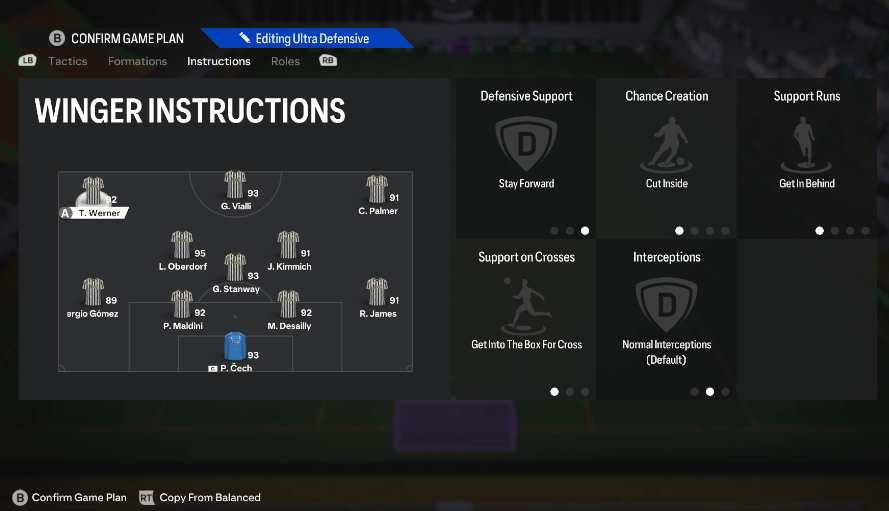Go to the Roles tab
Screen dimensions: 889x511
[285, 61]
